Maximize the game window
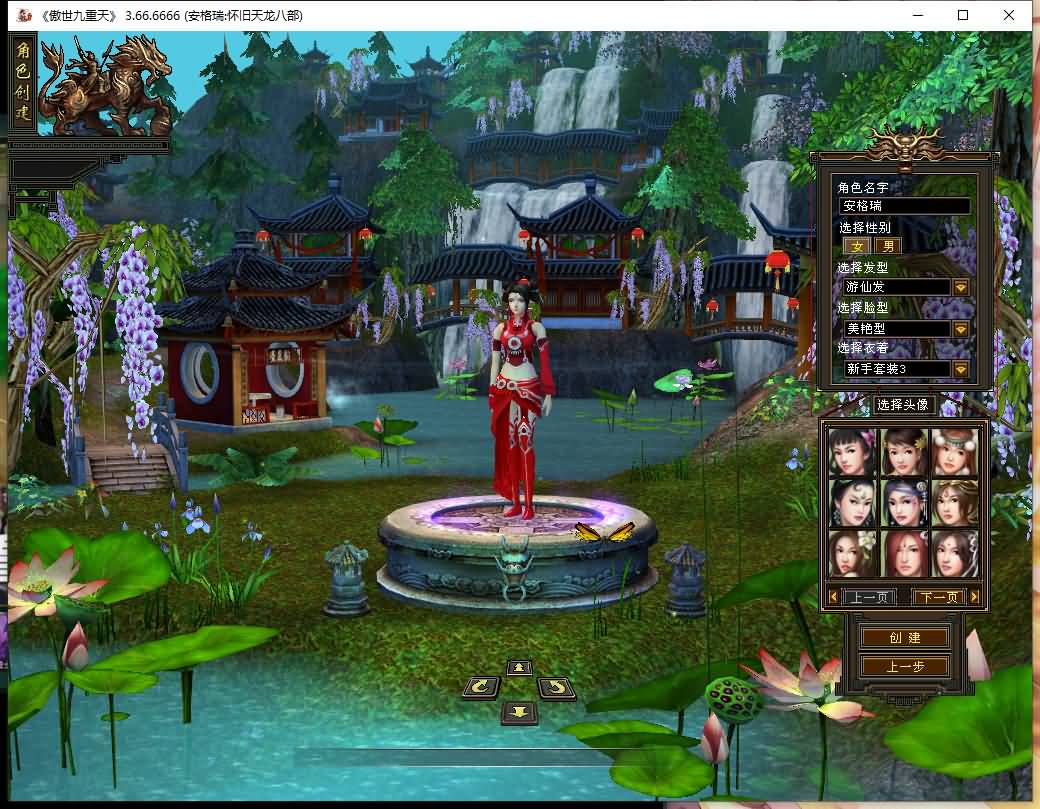 tap(963, 15)
